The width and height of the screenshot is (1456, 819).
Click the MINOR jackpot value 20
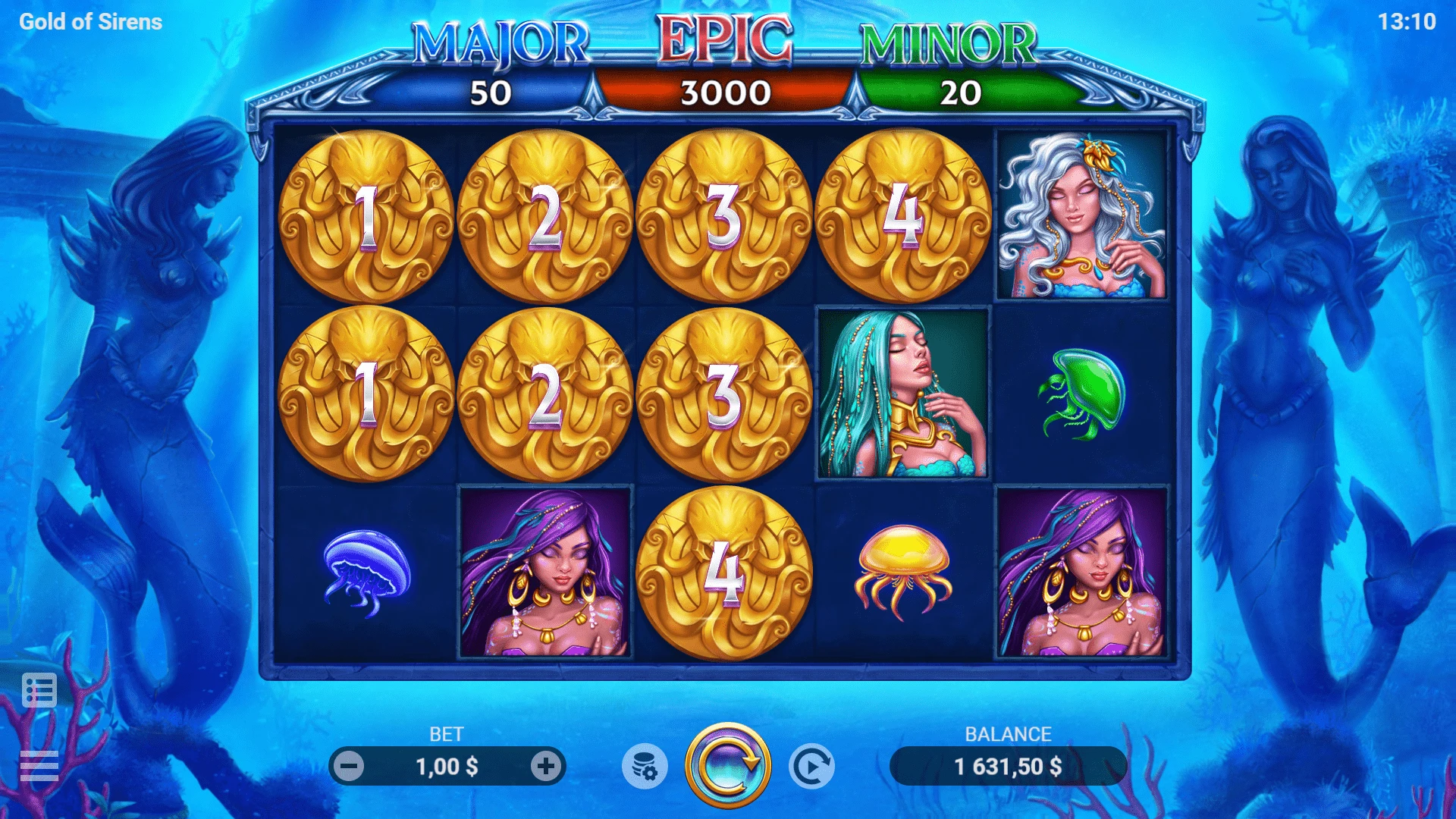click(x=963, y=91)
